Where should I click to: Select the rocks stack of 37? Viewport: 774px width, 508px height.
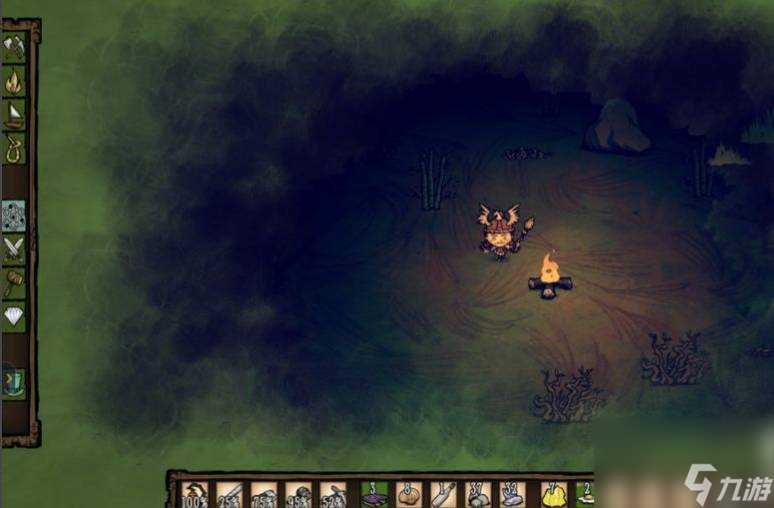(x=478, y=494)
